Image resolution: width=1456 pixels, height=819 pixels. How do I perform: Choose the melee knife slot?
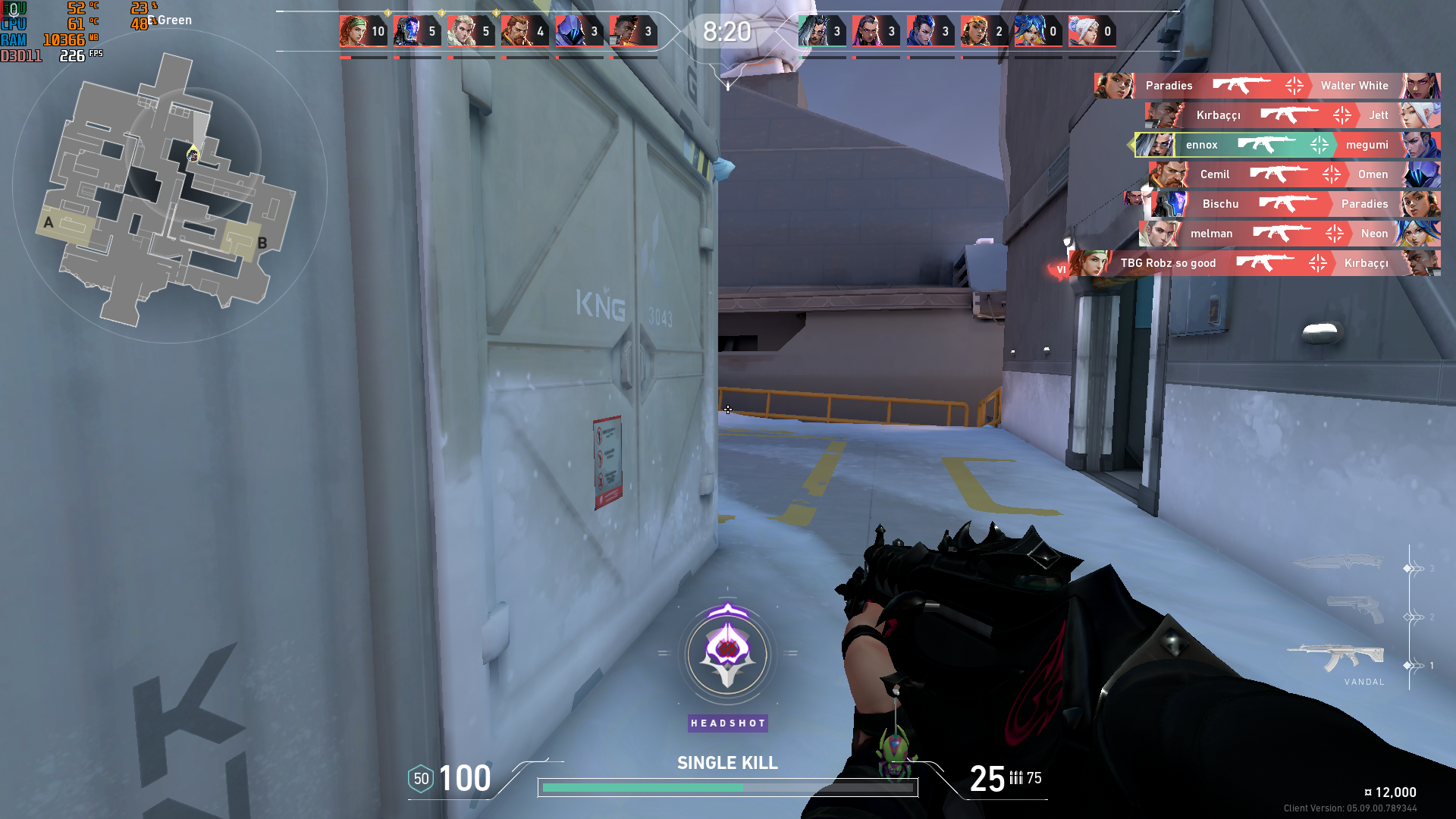1338,563
